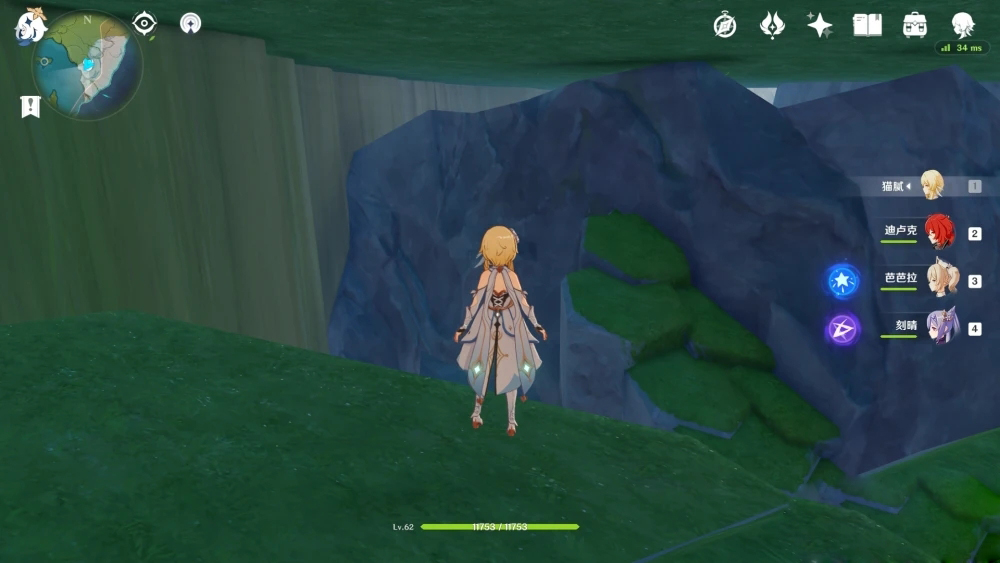Switch to party member 刻晴
Viewport: 1000px width, 563px height.
(x=940, y=327)
